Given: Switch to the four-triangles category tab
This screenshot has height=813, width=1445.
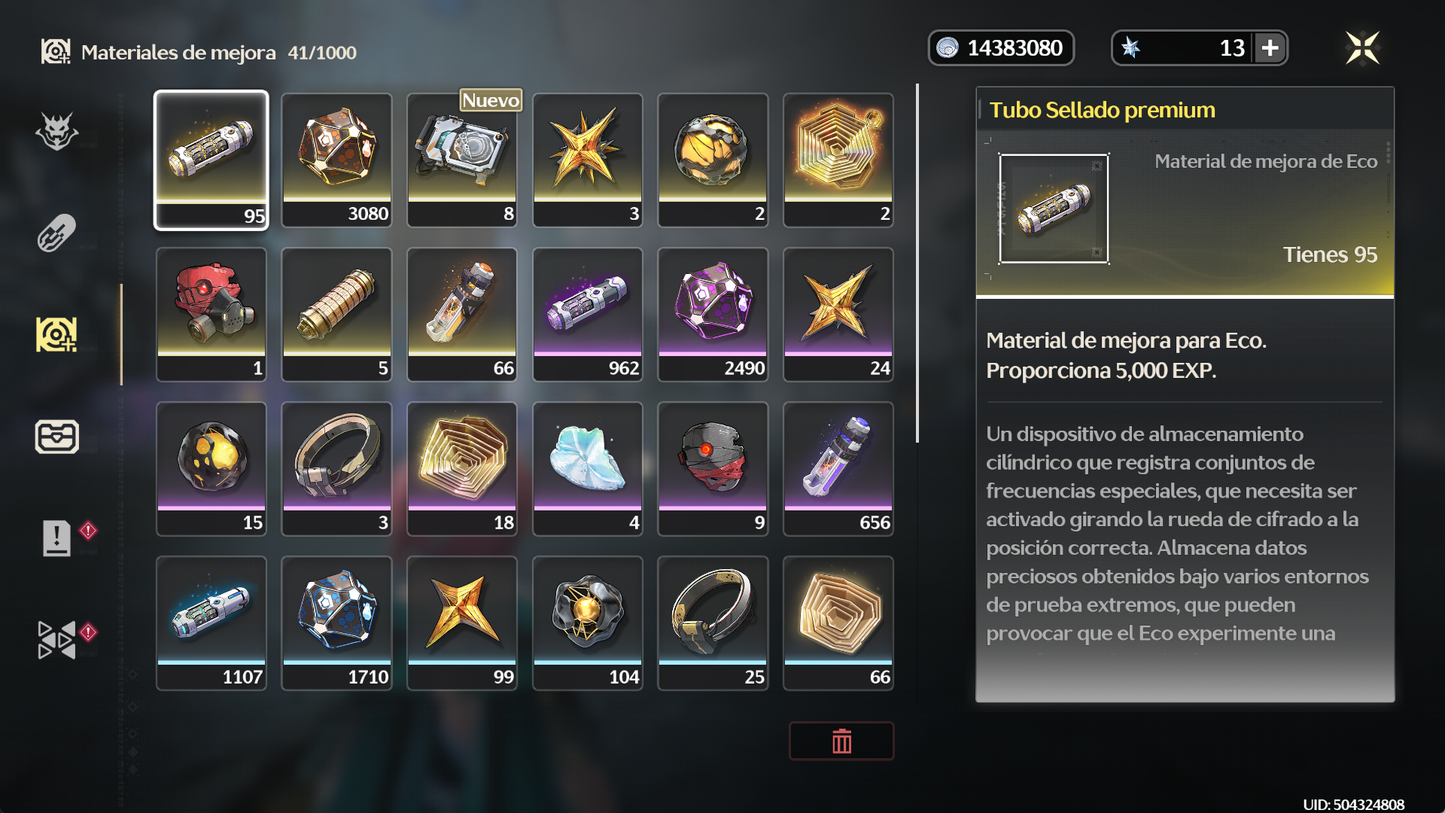Looking at the screenshot, I should pyautogui.click(x=57, y=640).
